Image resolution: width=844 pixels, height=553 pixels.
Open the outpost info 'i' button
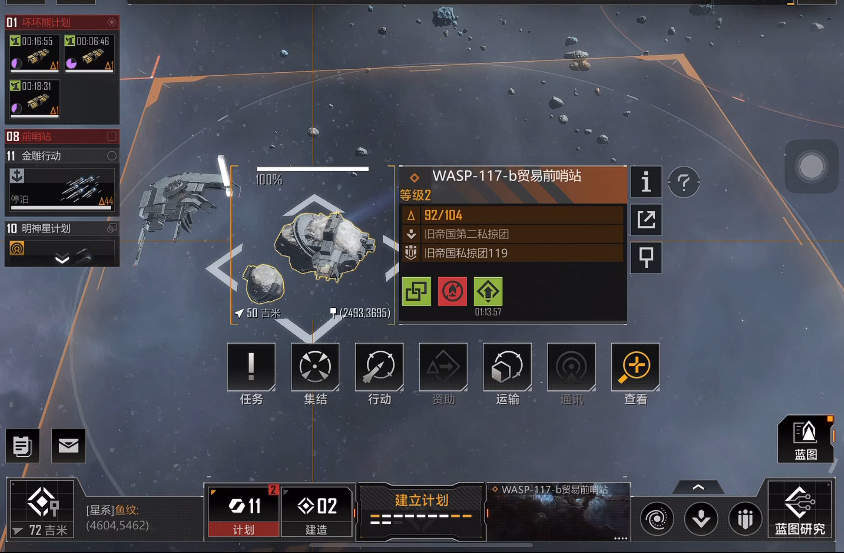[x=646, y=182]
